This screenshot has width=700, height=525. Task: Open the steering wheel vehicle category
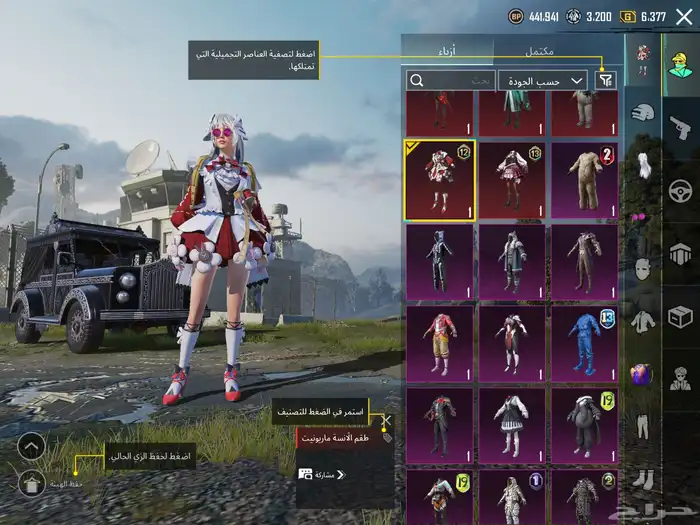point(680,190)
